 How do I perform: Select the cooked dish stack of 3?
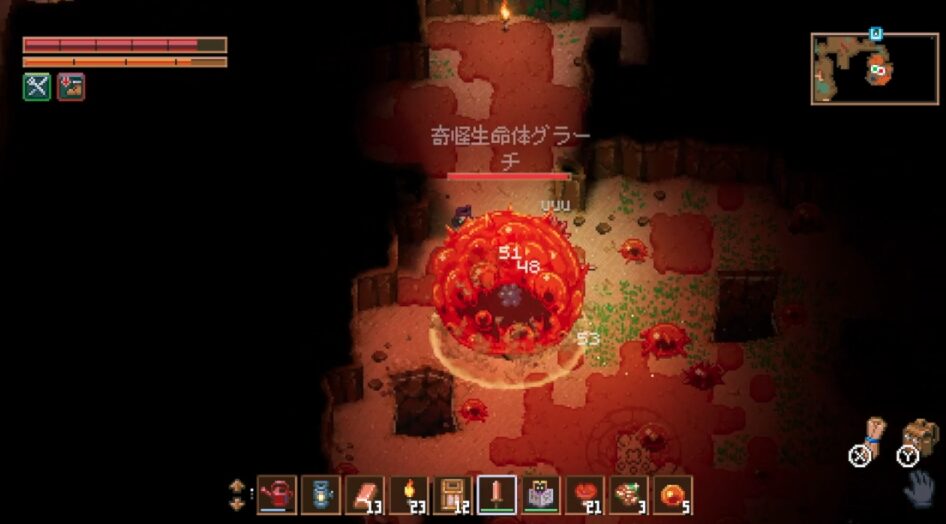click(x=629, y=494)
